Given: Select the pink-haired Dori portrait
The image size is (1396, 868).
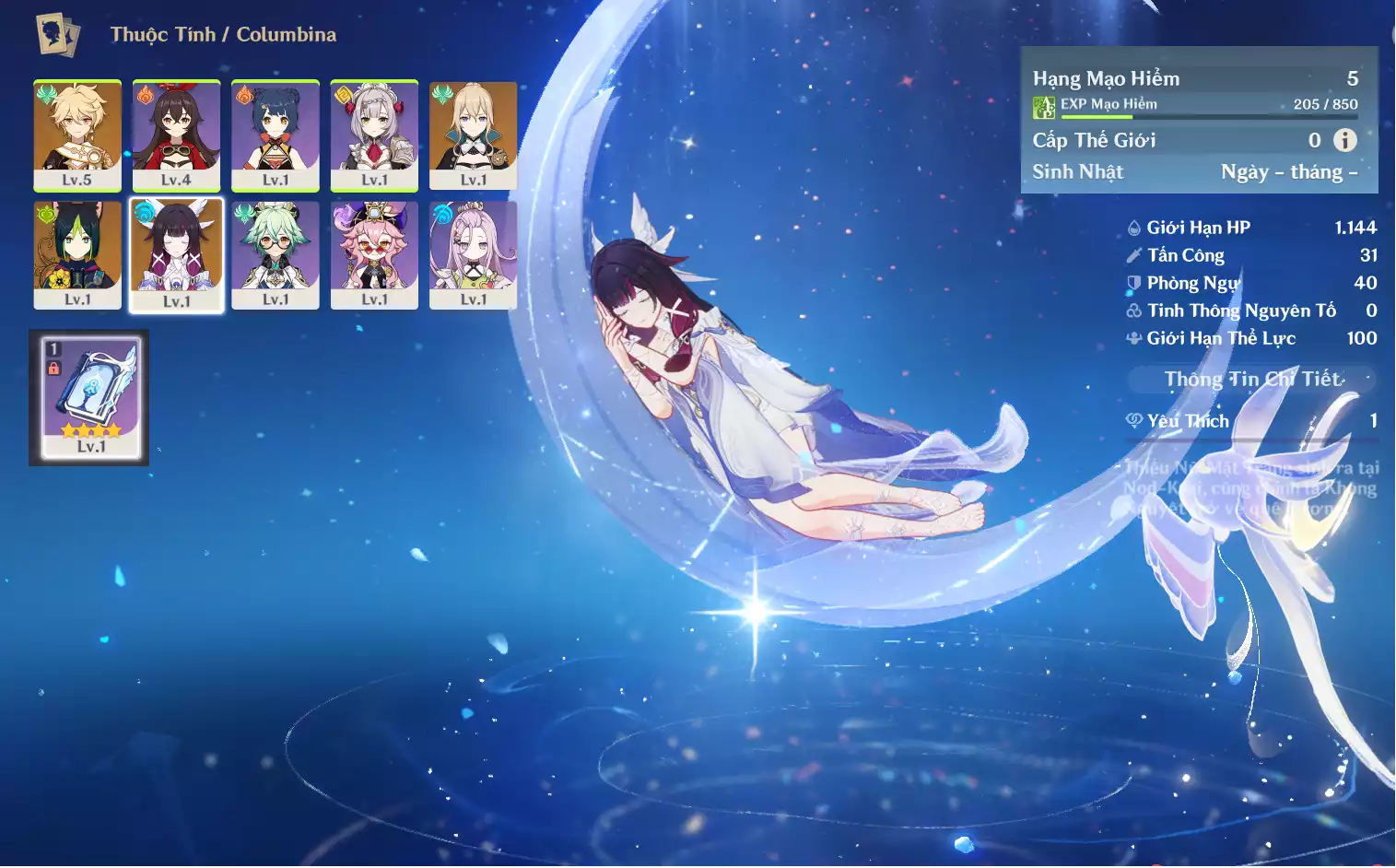Looking at the screenshot, I should (x=374, y=254).
